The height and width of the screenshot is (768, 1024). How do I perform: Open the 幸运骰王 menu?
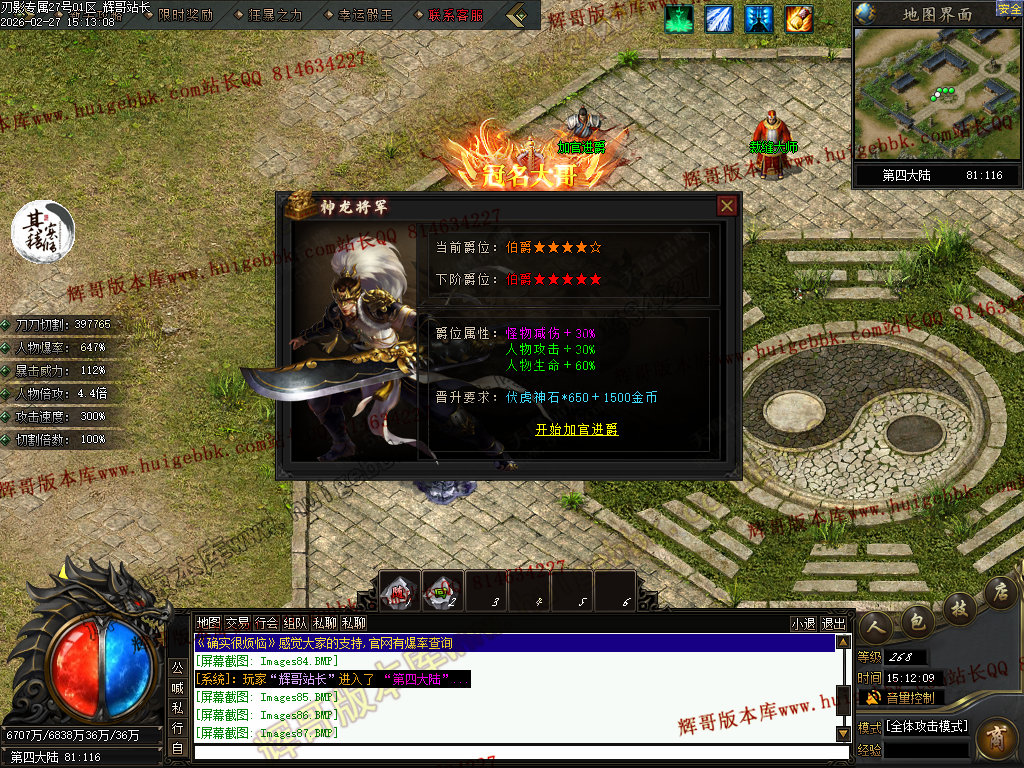(358, 15)
